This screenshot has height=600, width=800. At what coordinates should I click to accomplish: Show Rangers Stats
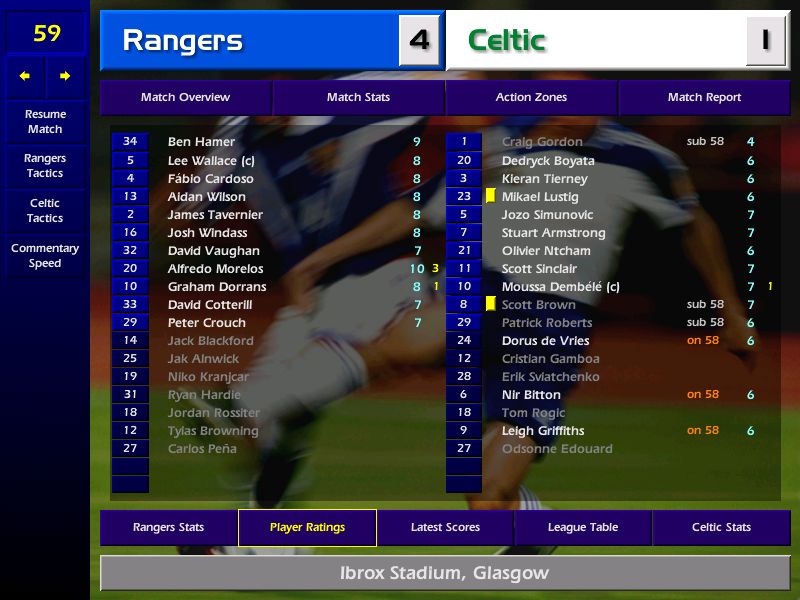coord(169,528)
